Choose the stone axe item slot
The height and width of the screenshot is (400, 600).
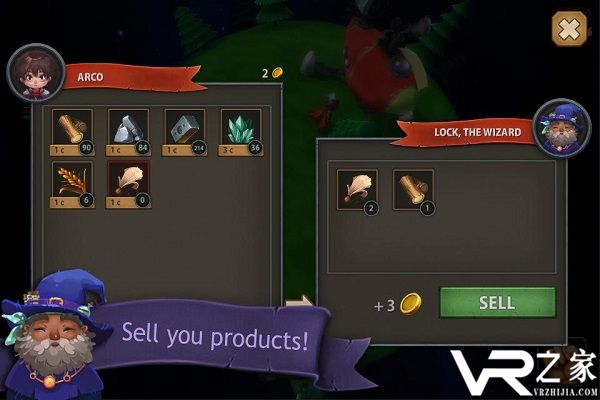(x=128, y=131)
